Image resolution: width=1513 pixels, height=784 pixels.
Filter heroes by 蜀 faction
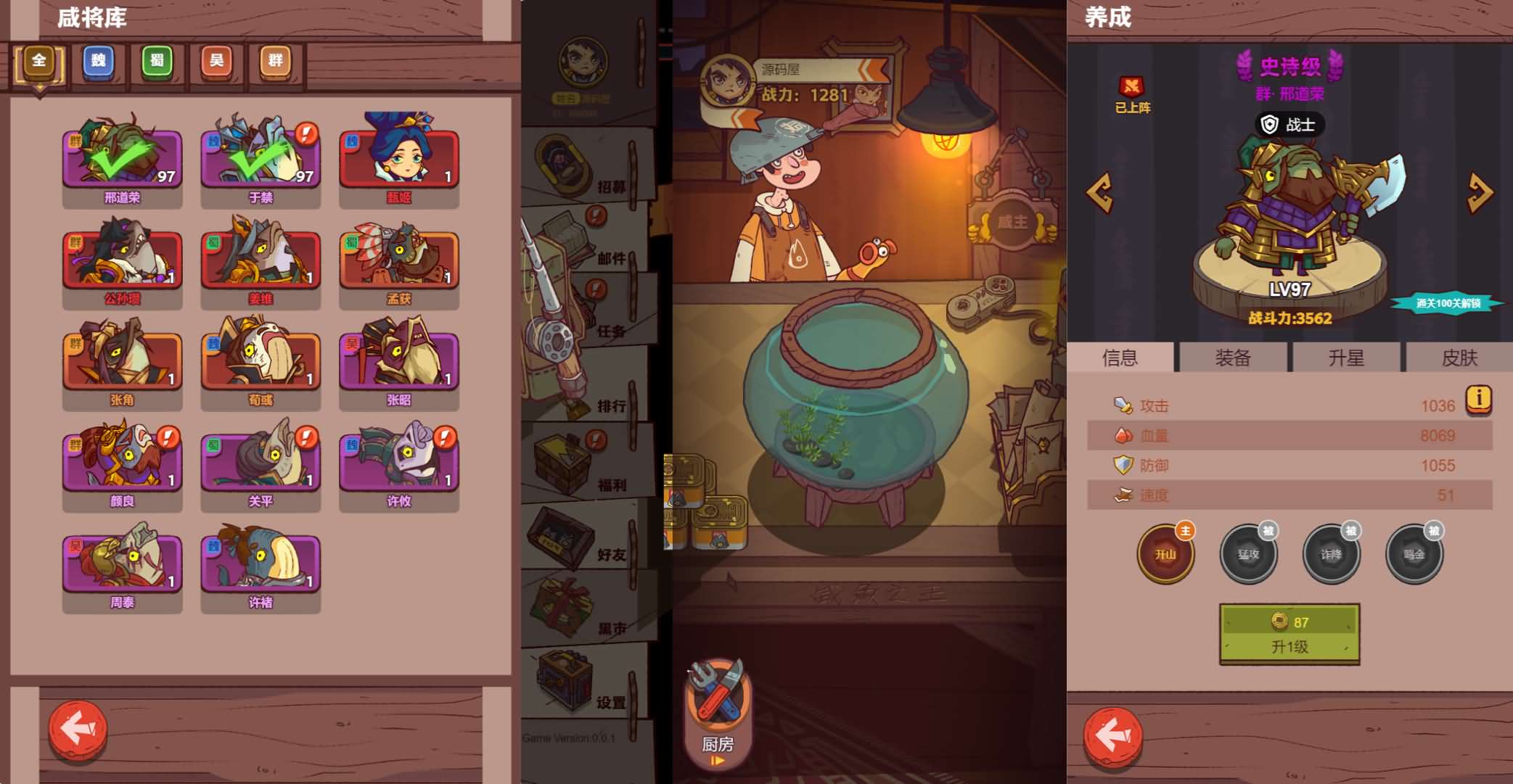(x=157, y=62)
